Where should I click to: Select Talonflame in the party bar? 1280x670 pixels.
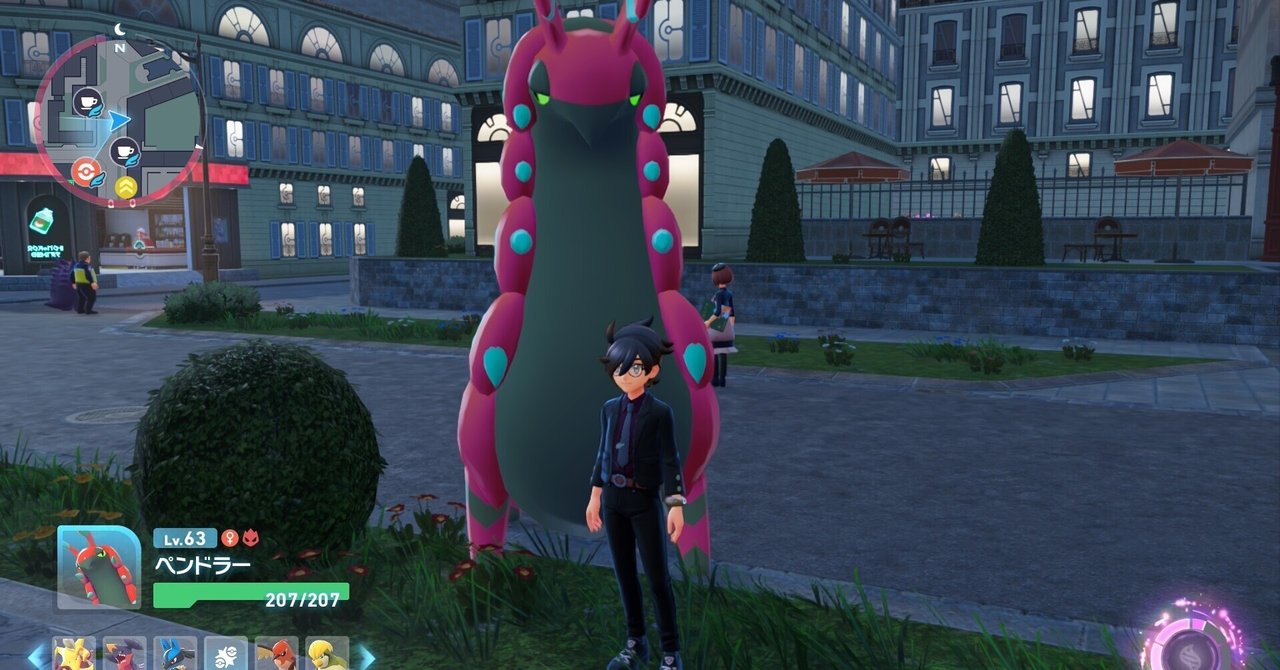[277, 655]
